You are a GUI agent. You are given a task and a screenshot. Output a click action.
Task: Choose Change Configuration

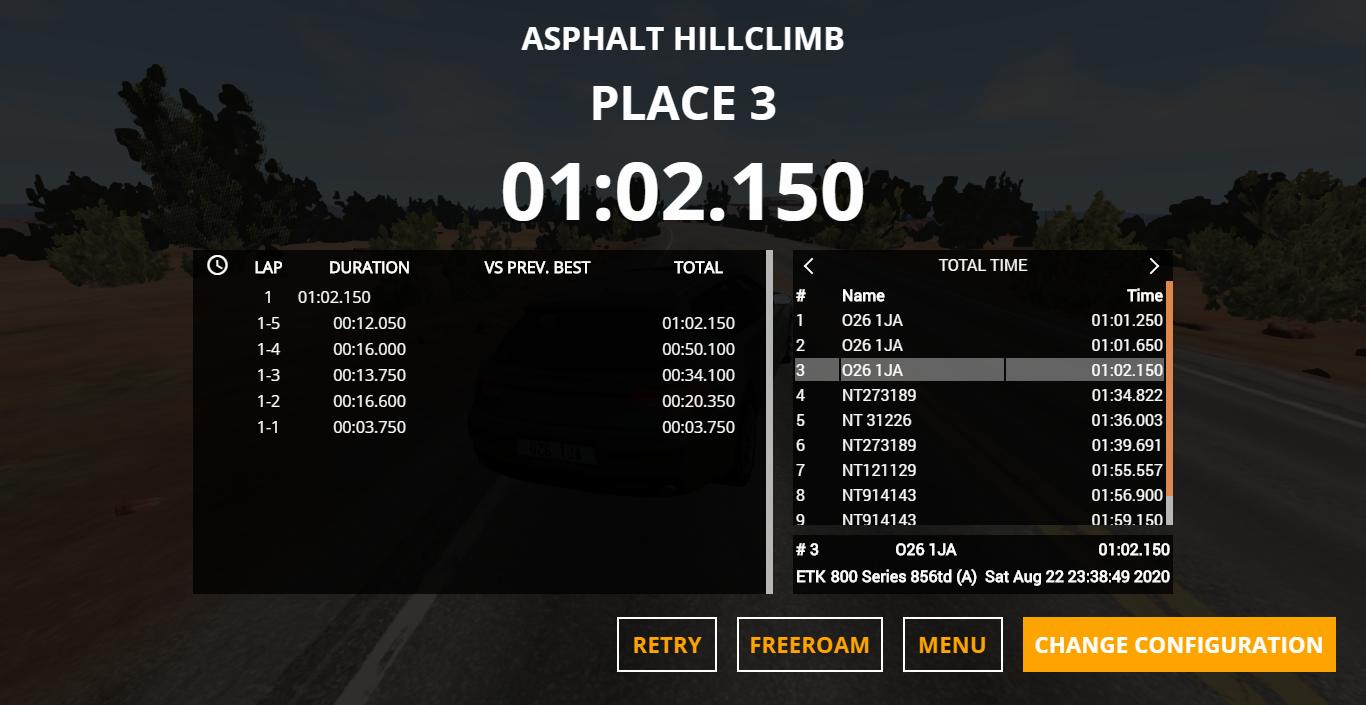coord(1178,645)
